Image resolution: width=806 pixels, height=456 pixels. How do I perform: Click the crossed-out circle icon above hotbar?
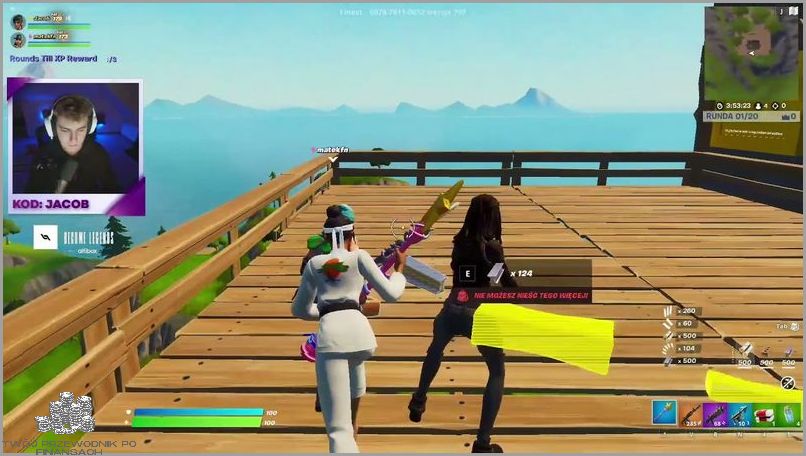(788, 383)
